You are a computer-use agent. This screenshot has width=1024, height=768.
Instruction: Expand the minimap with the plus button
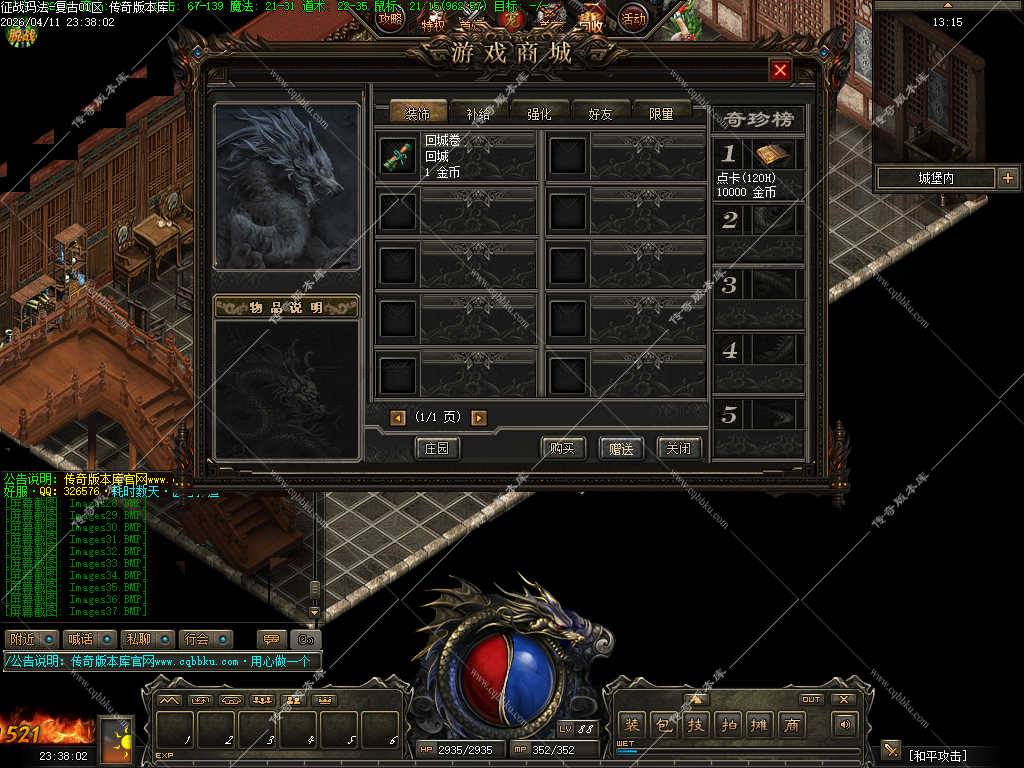(1007, 178)
